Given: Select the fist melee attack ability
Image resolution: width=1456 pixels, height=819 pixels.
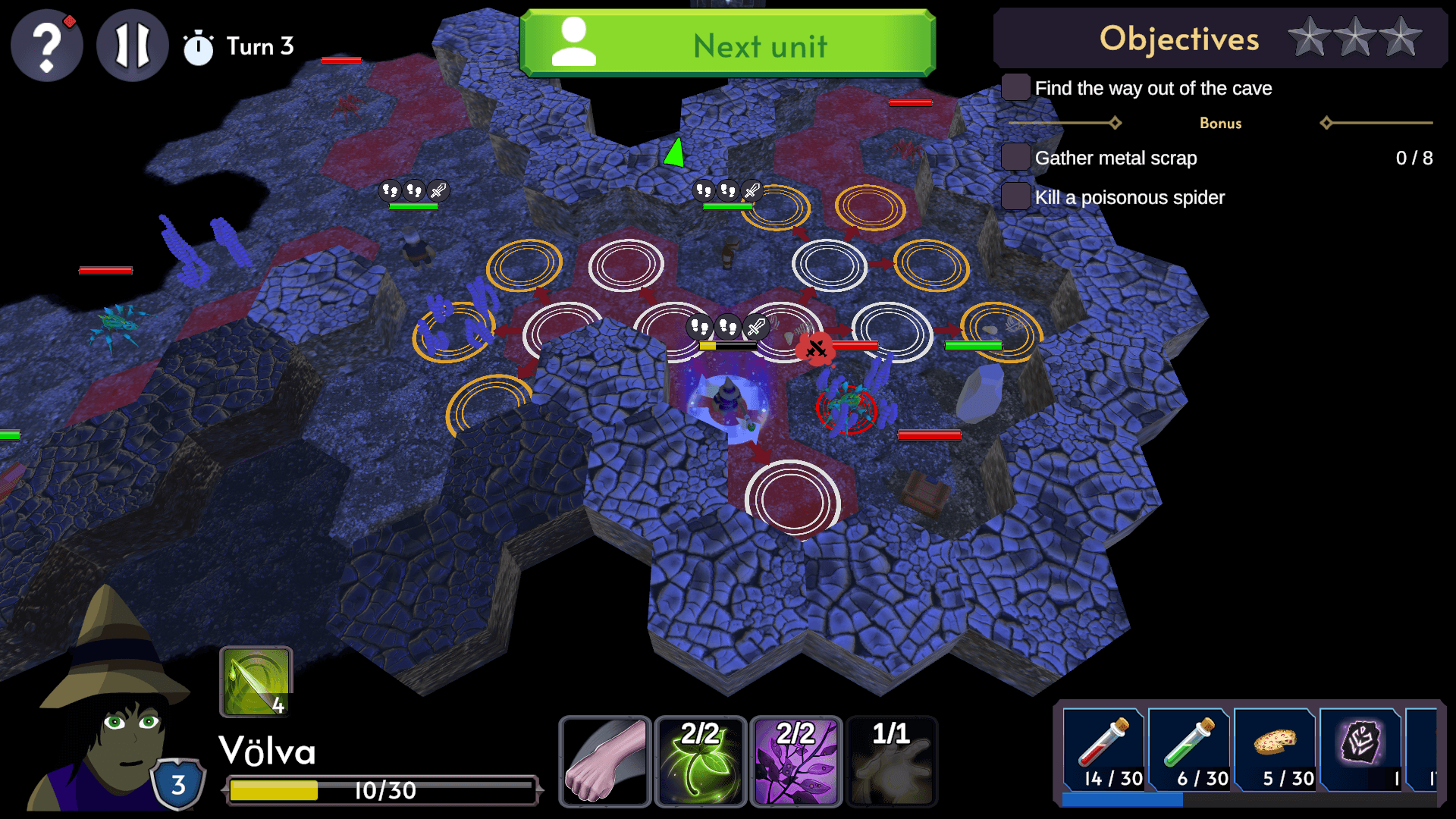Looking at the screenshot, I should [605, 761].
